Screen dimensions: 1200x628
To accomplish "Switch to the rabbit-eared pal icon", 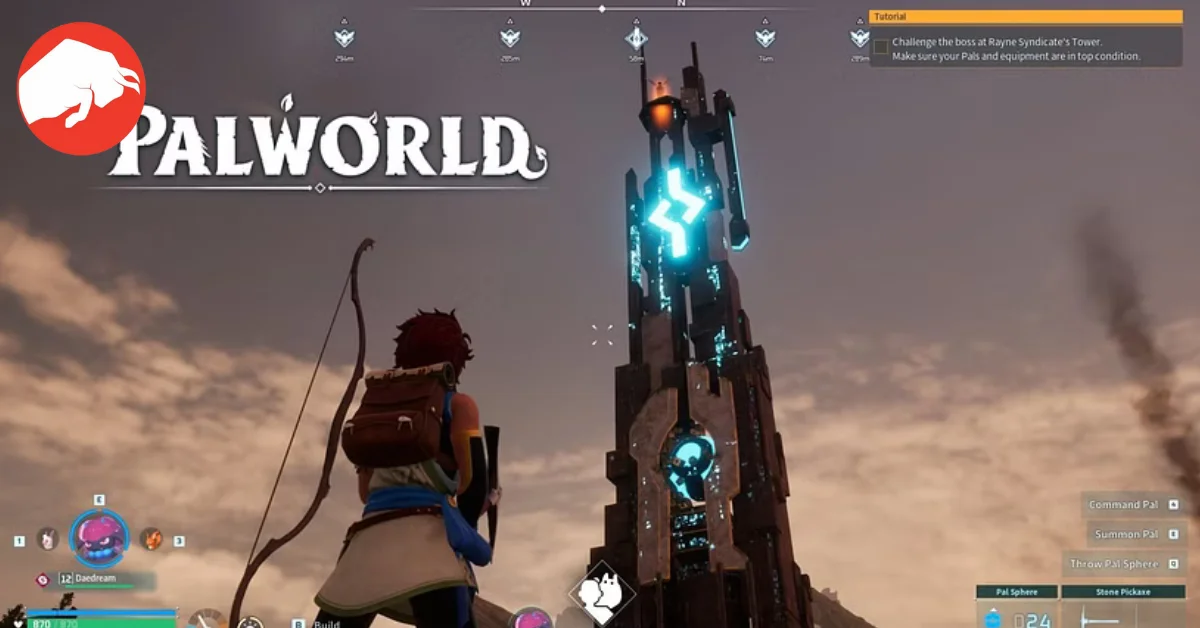I will (46, 539).
